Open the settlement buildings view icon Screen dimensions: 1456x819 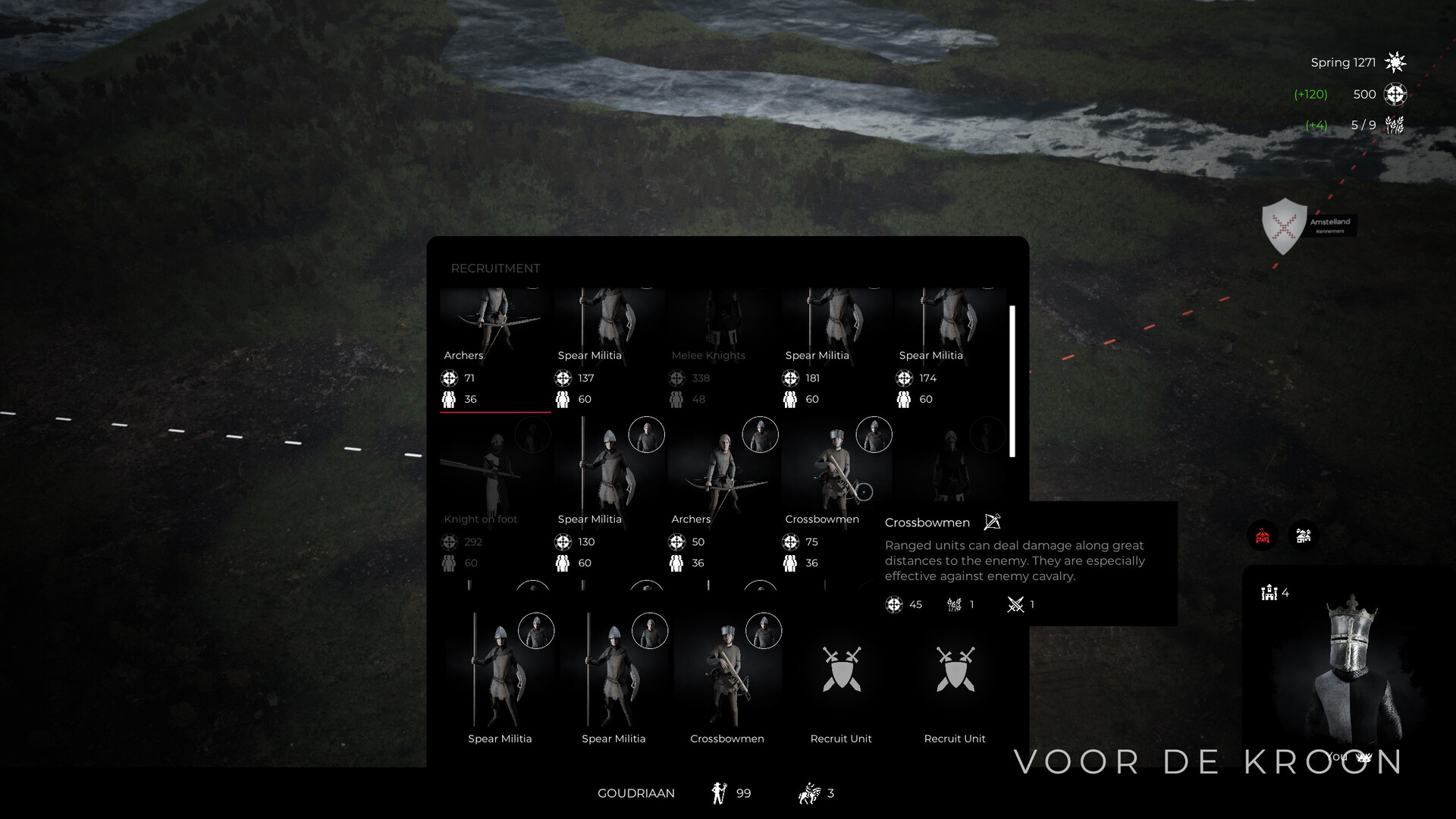click(1304, 535)
